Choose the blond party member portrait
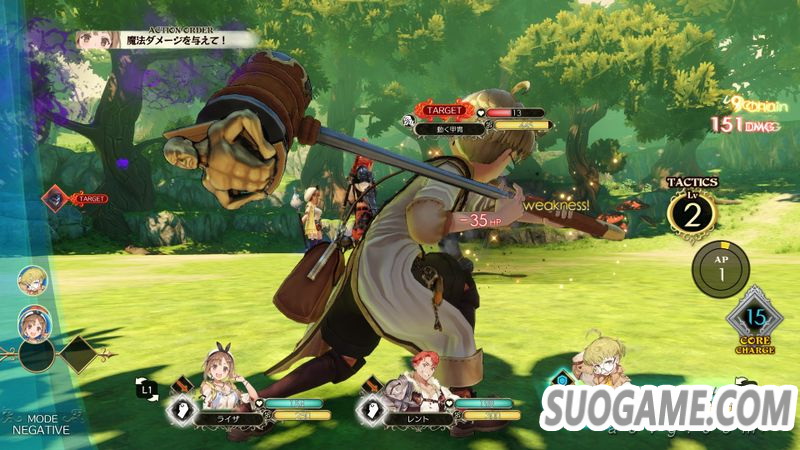The image size is (800, 450). tap(598, 363)
